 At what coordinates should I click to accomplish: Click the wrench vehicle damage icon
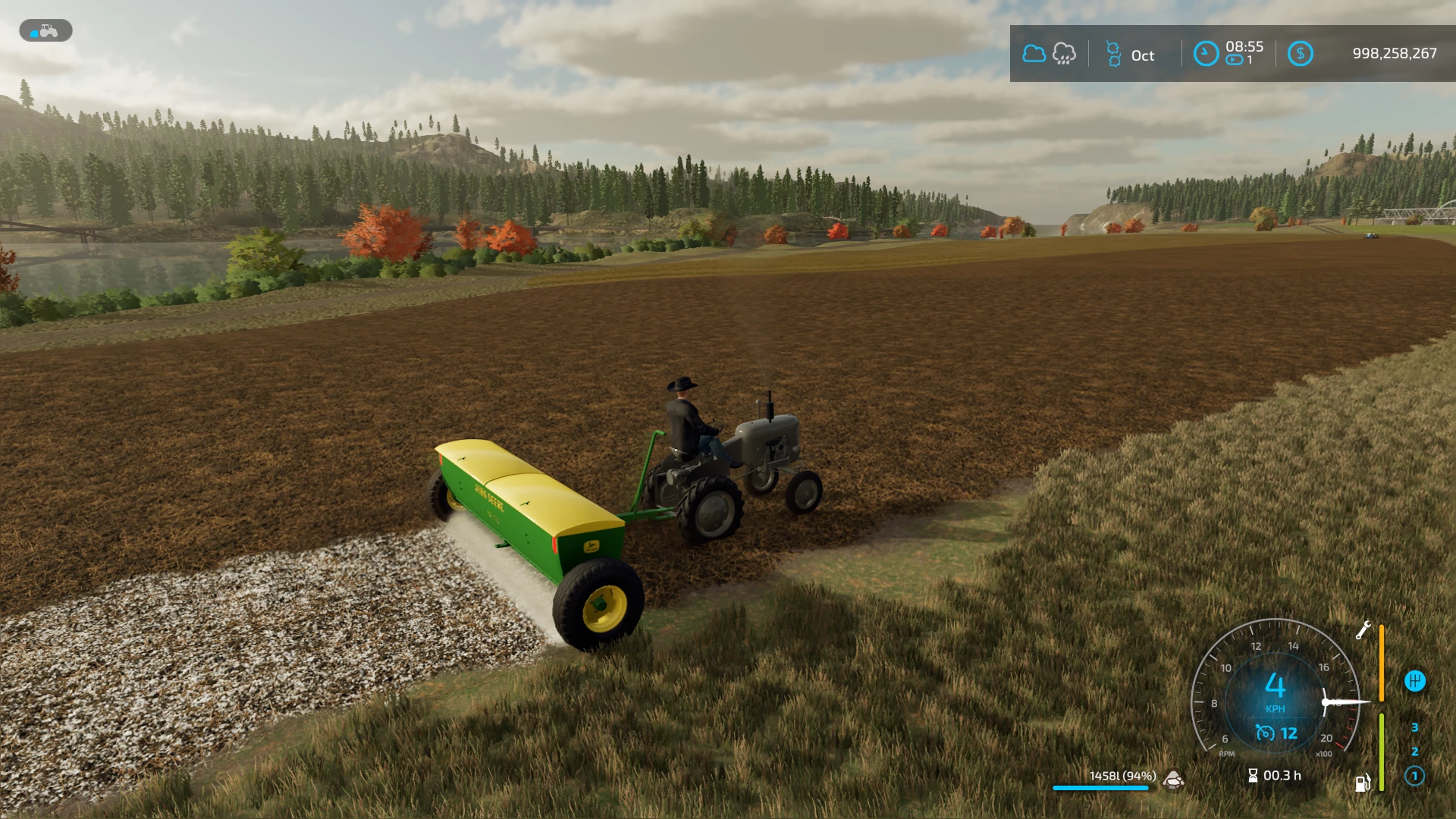tap(1363, 630)
